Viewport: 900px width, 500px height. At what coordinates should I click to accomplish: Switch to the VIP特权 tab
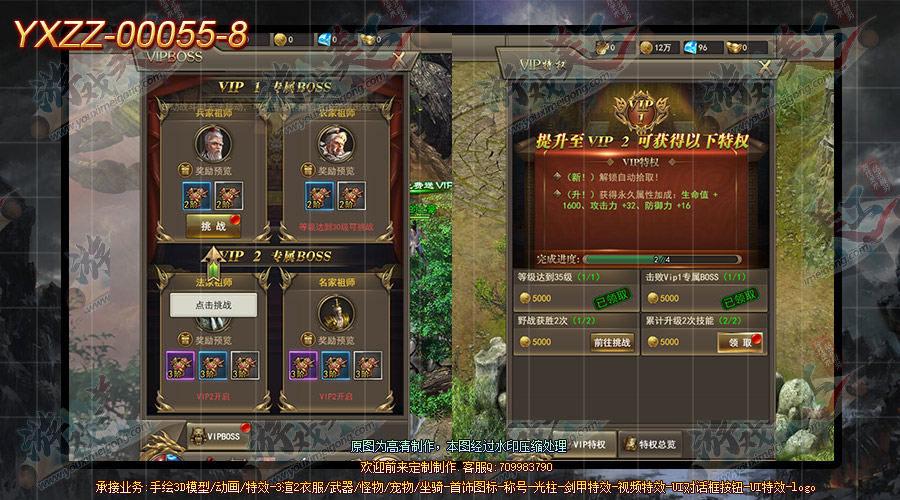582,443
